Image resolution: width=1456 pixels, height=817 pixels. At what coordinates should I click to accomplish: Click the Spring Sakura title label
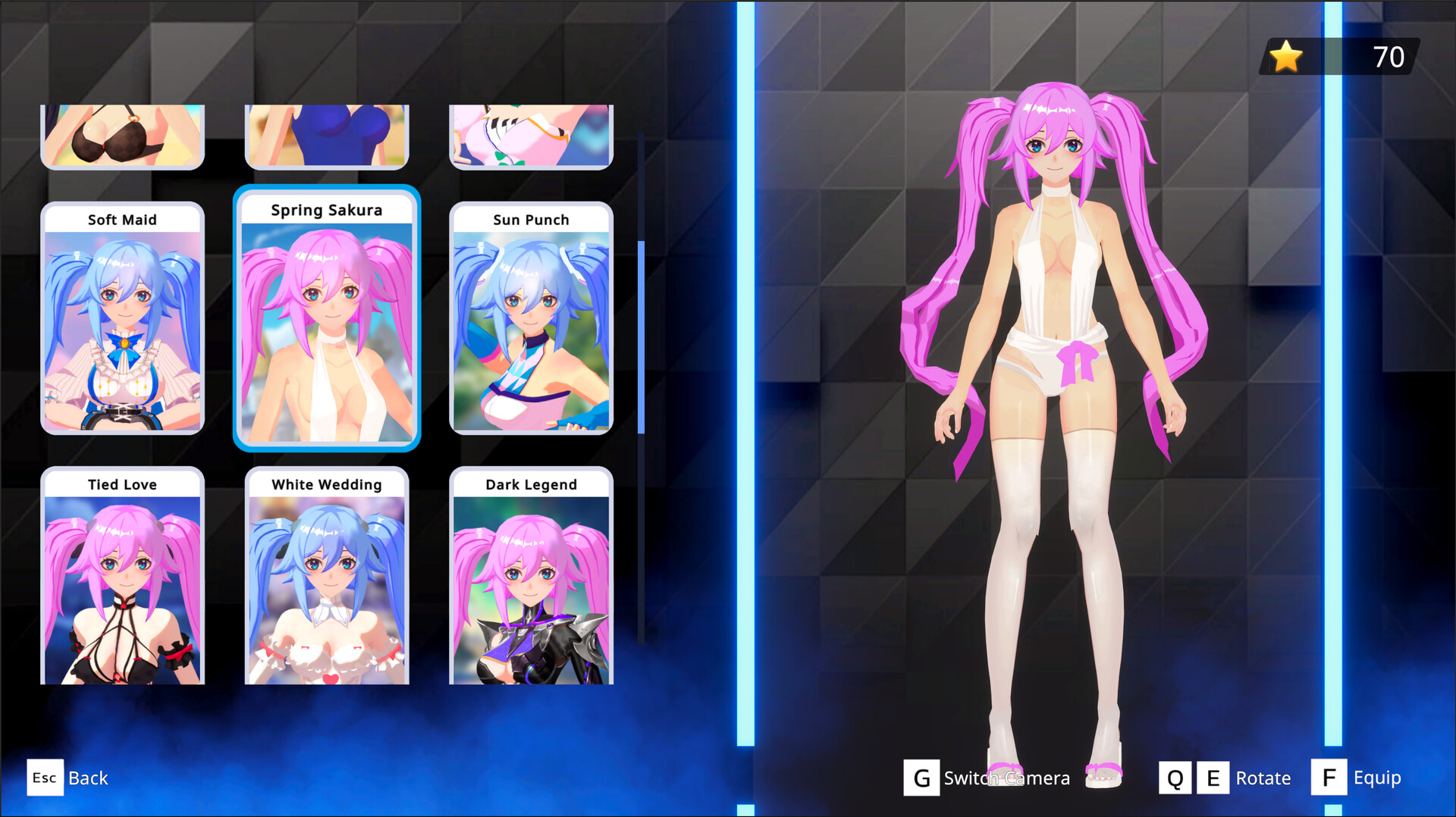coord(327,210)
